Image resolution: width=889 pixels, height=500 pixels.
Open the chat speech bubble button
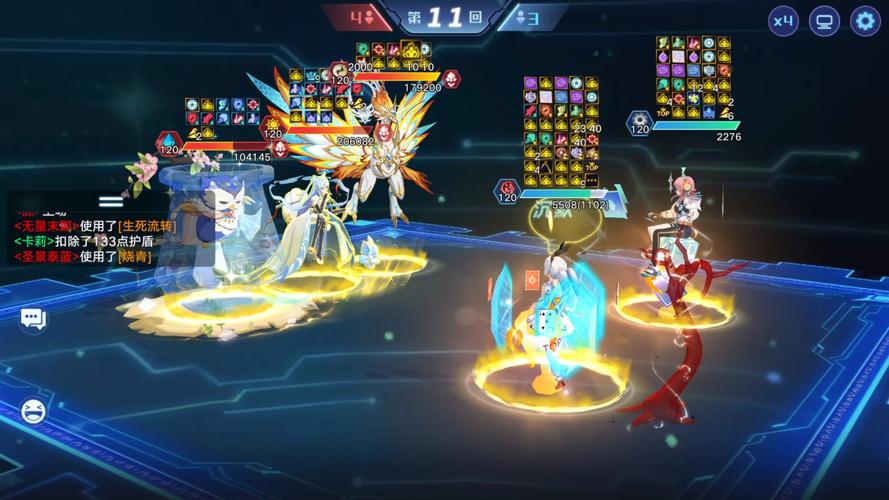33,319
